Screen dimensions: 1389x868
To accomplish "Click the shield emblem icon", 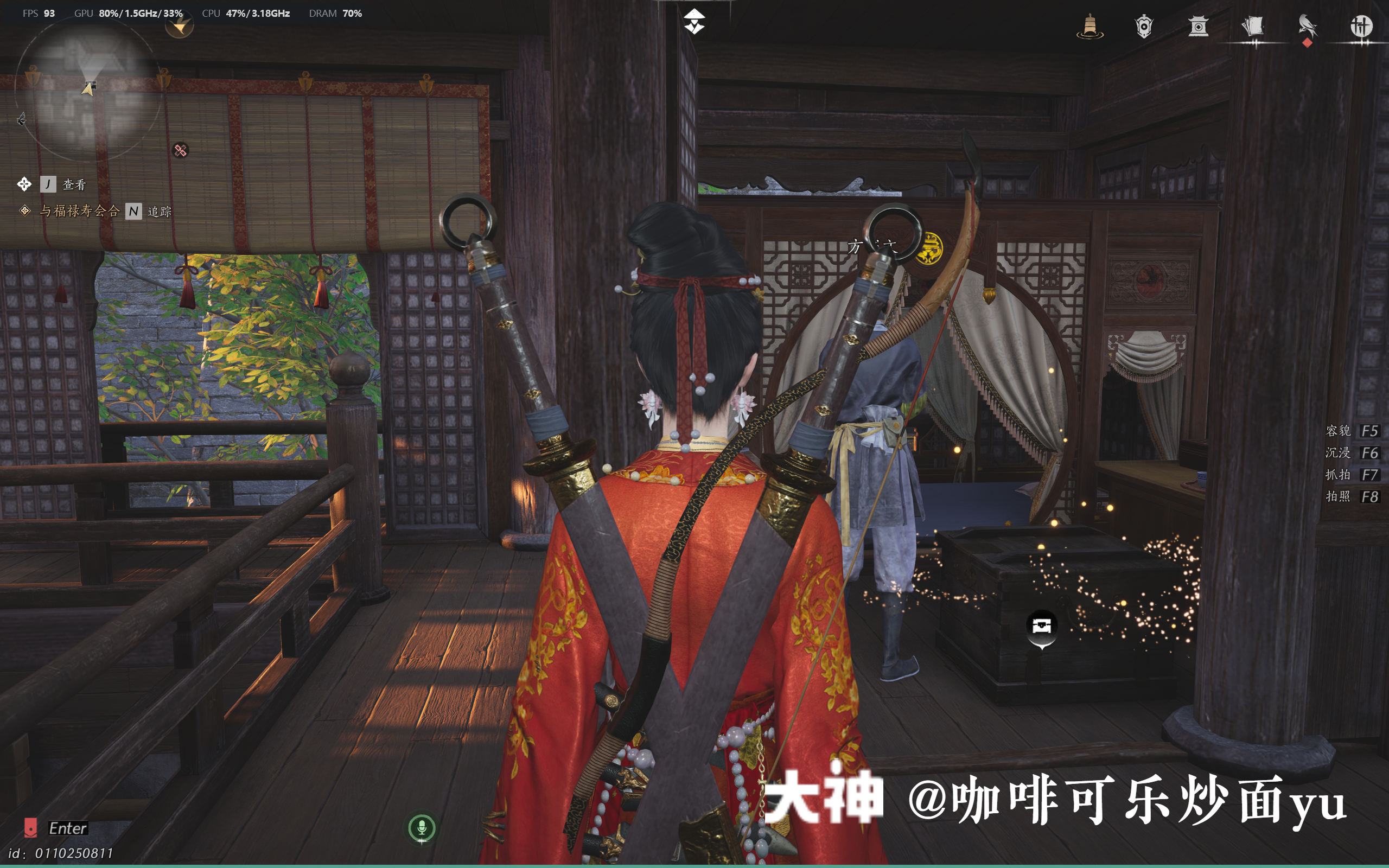I will coord(1143,27).
